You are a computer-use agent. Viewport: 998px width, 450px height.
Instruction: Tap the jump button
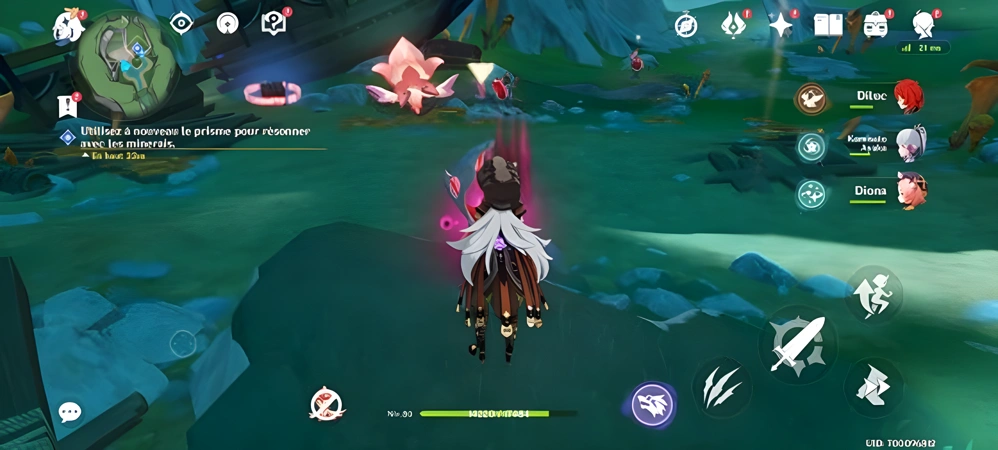(x=874, y=294)
